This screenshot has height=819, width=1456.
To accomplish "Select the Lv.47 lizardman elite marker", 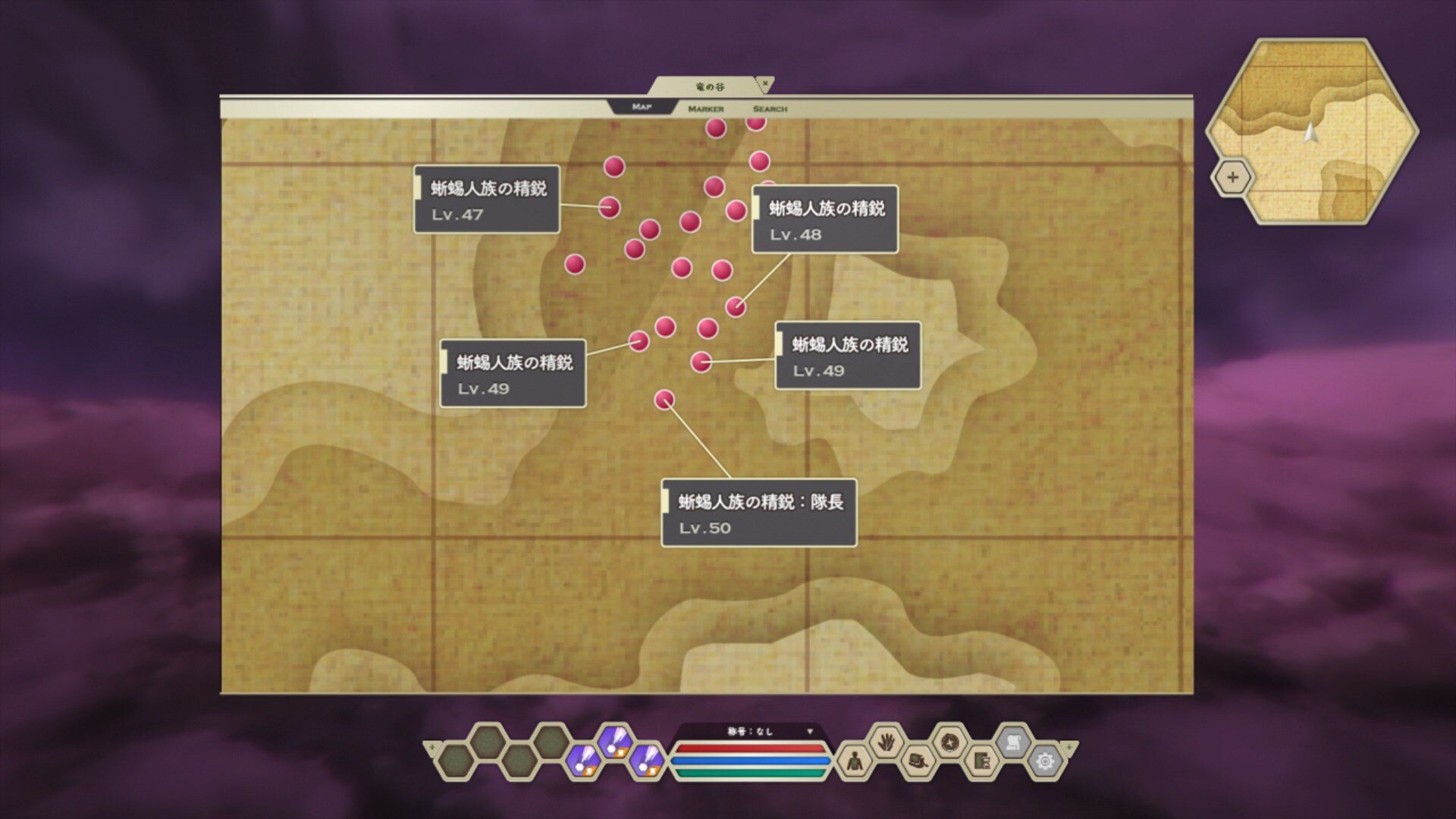I will [609, 206].
